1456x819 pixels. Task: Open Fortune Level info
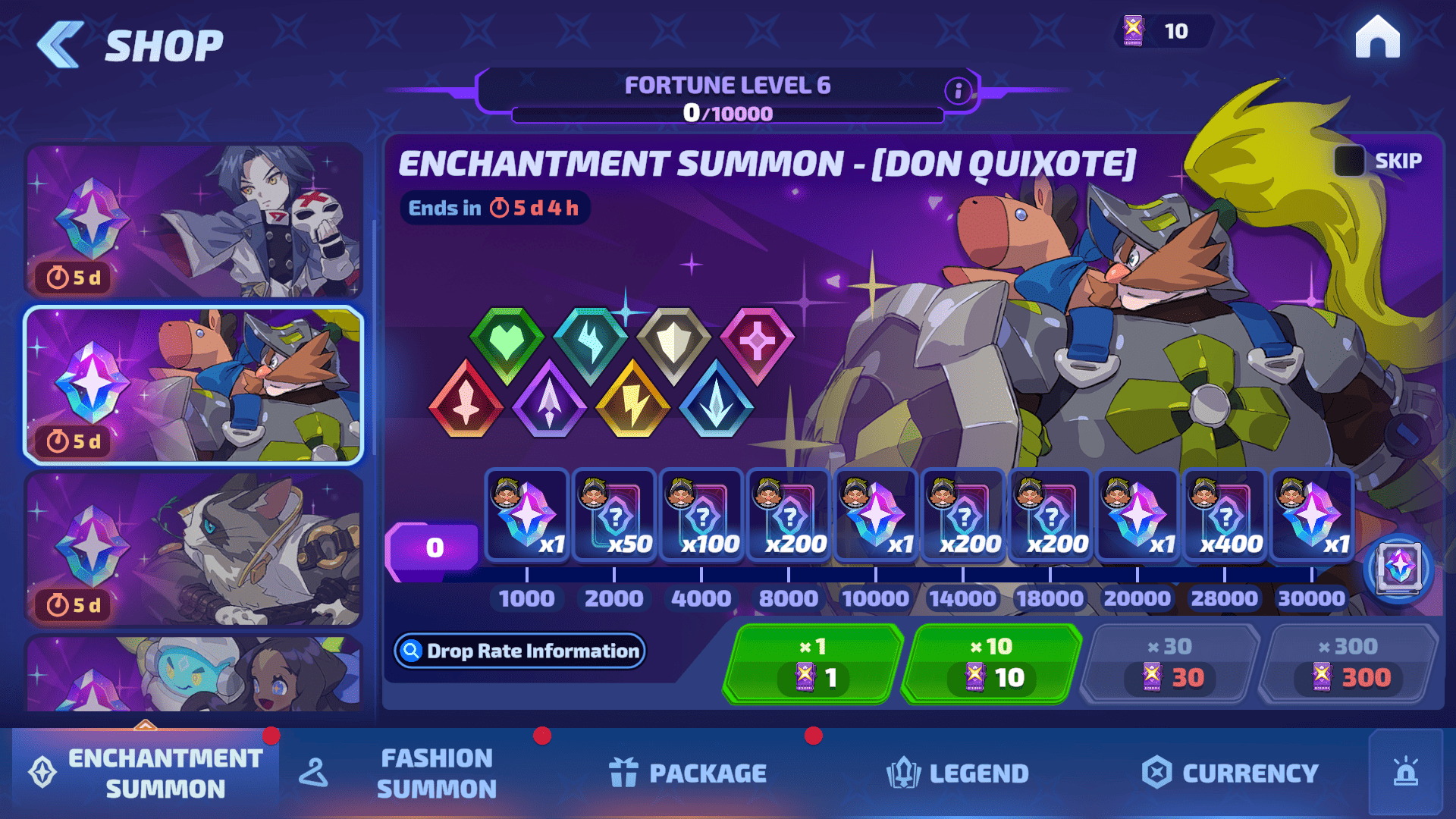tap(958, 91)
